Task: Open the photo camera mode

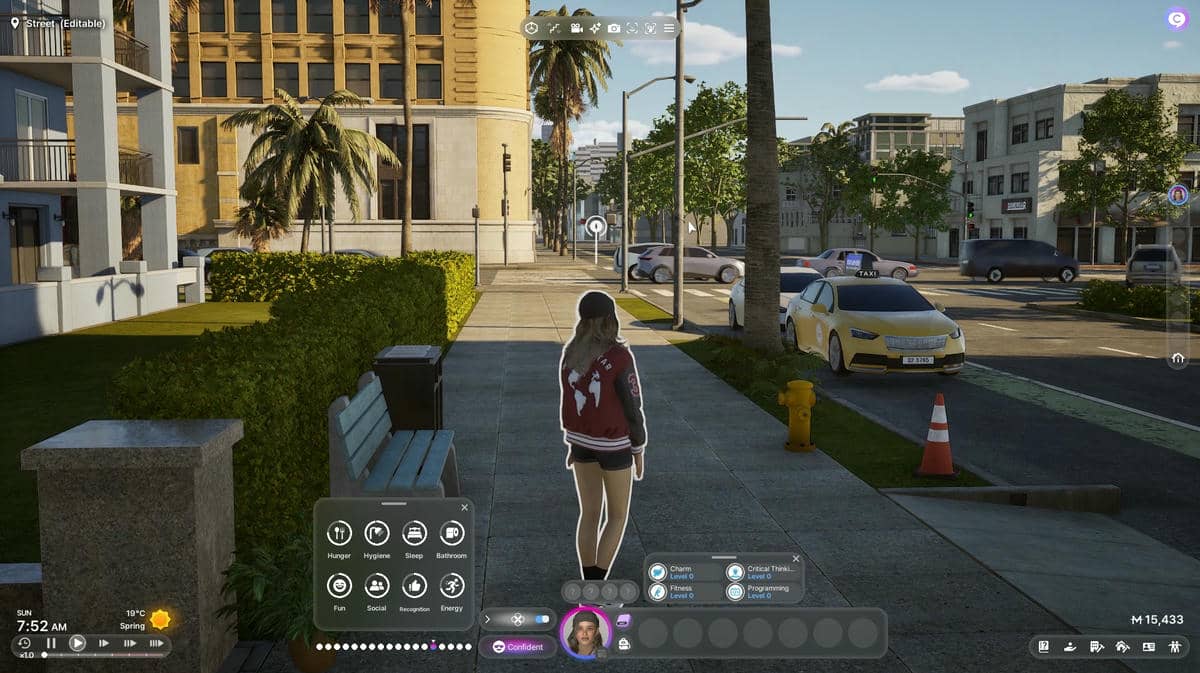Action: (614, 28)
